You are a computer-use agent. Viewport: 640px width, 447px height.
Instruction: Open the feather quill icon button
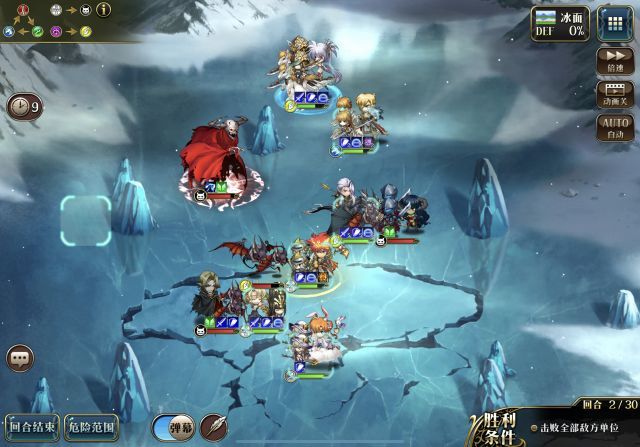tap(214, 427)
